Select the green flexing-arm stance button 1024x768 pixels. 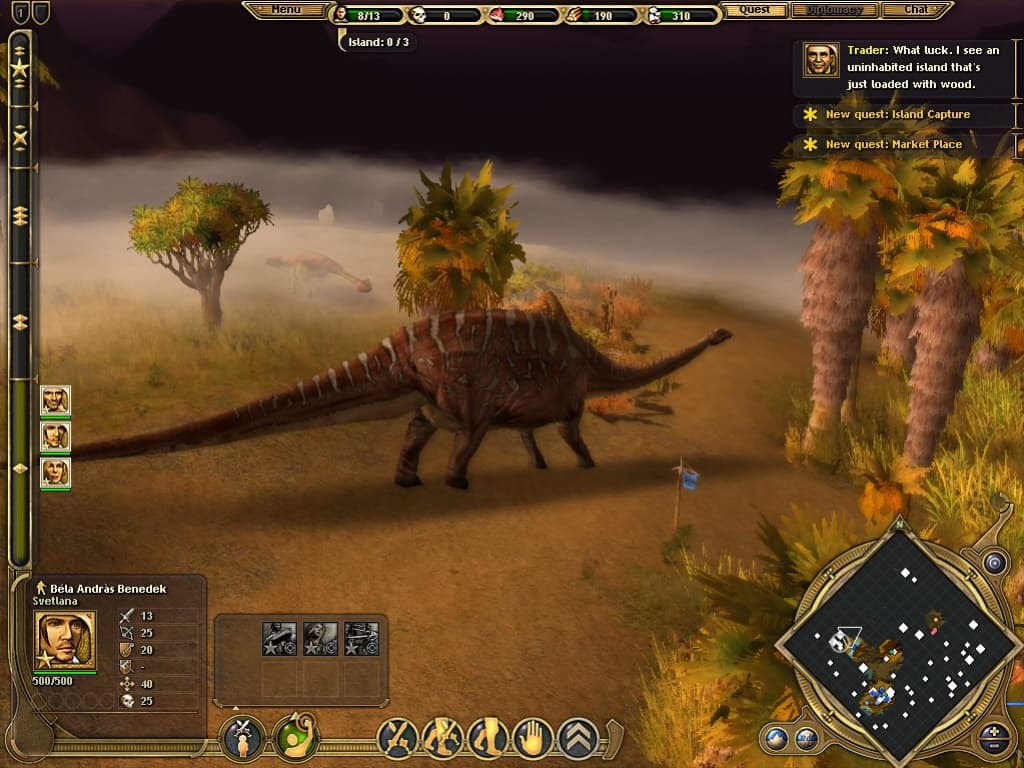coord(295,738)
